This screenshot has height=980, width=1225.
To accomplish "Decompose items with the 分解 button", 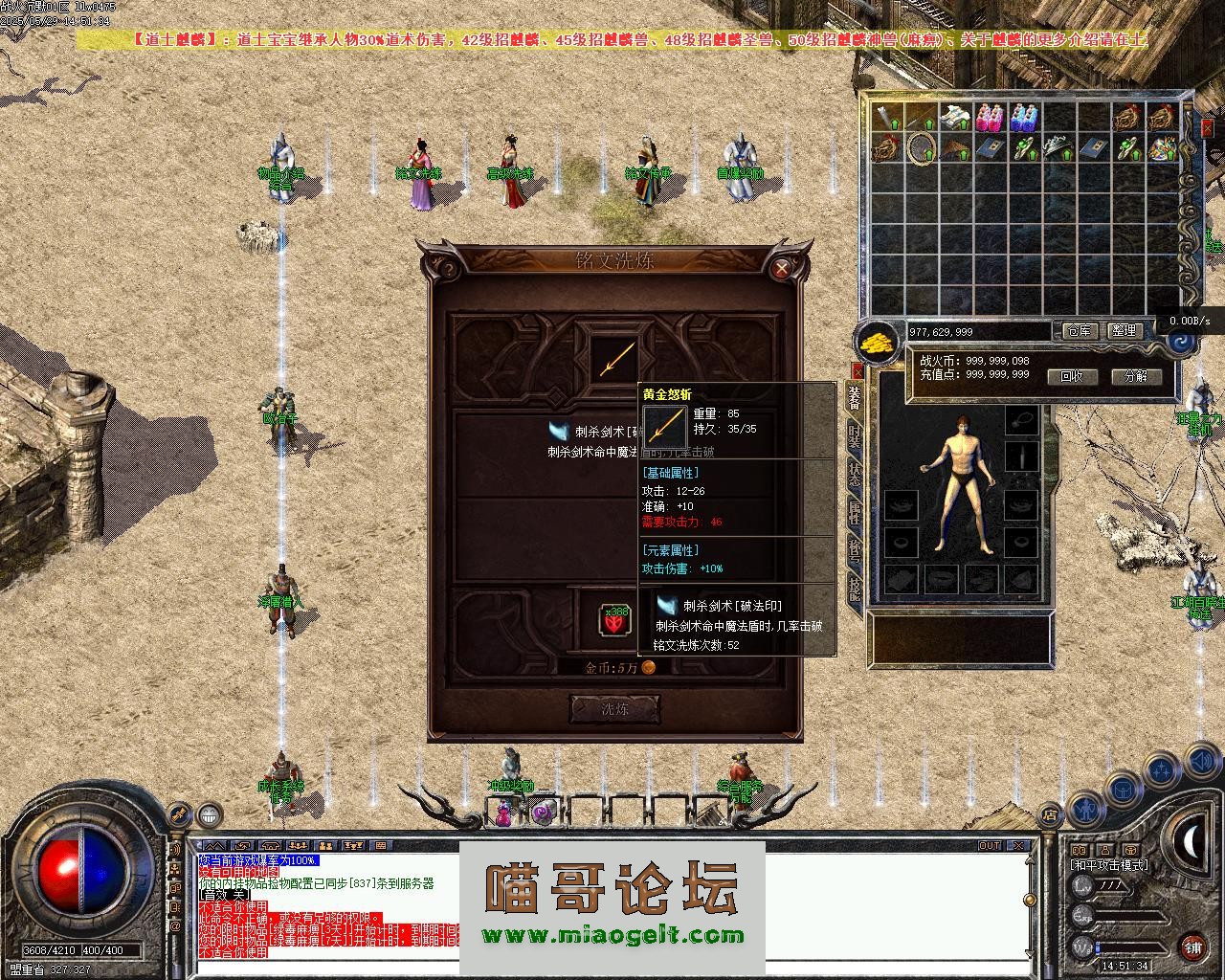I will point(1136,376).
